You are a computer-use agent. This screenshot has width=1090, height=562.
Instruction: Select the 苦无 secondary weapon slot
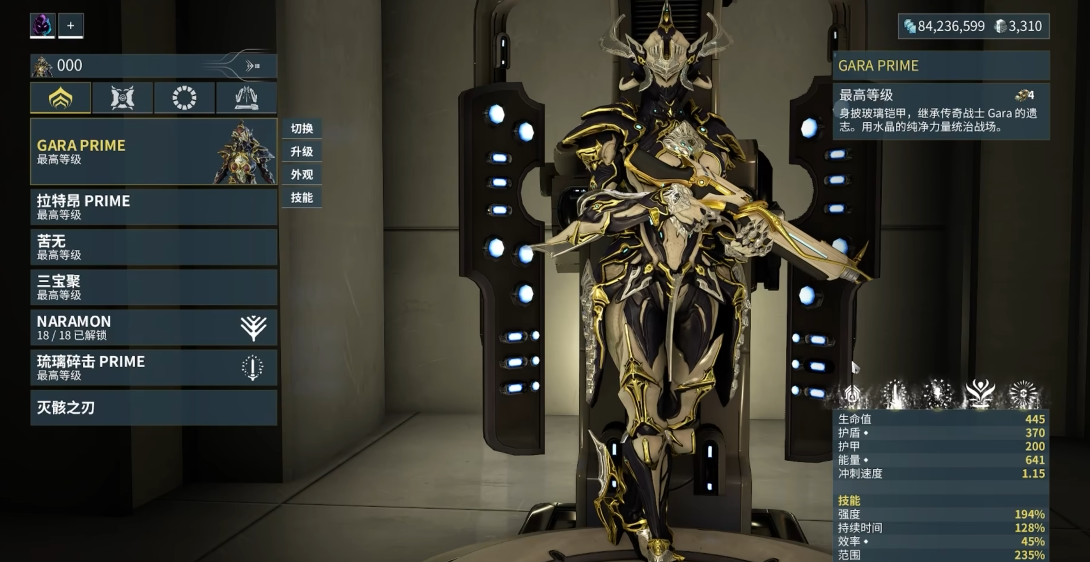(x=153, y=247)
